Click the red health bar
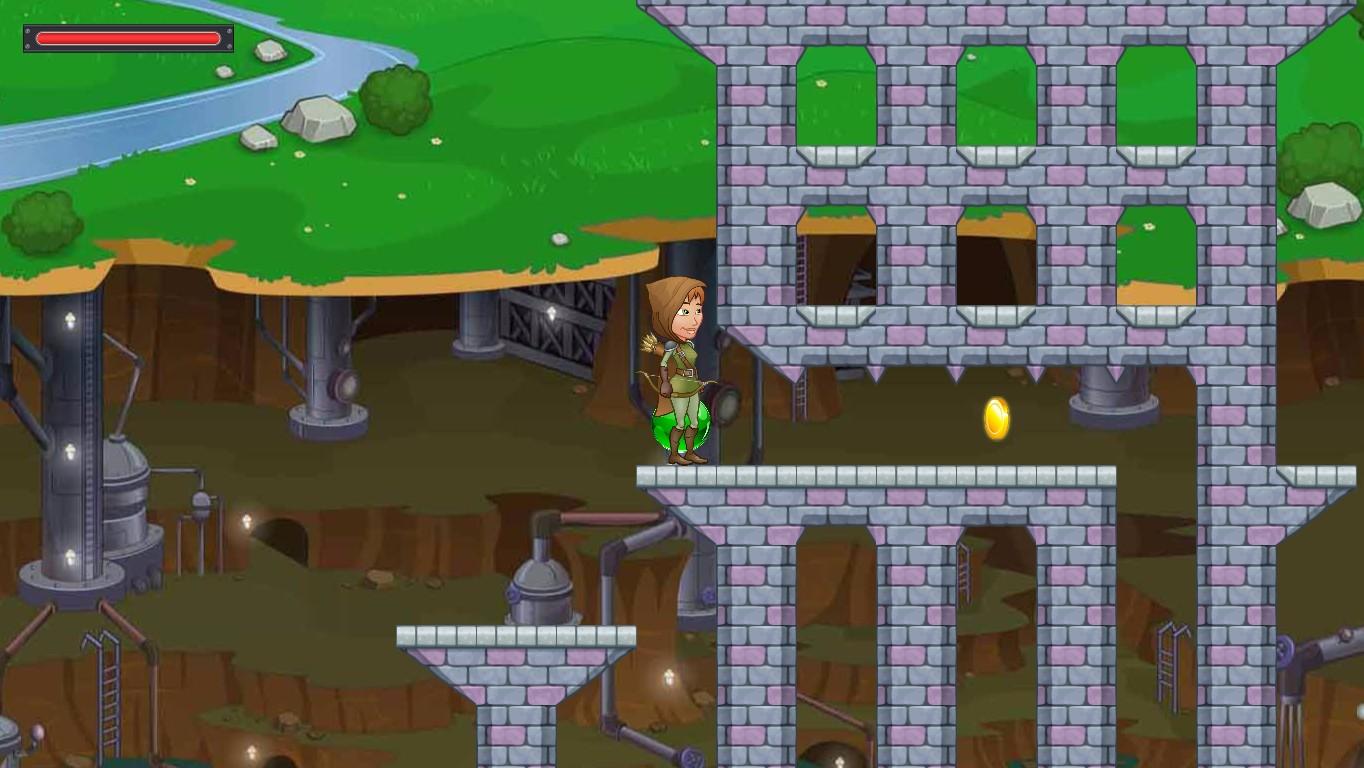The height and width of the screenshot is (768, 1364). (128, 38)
